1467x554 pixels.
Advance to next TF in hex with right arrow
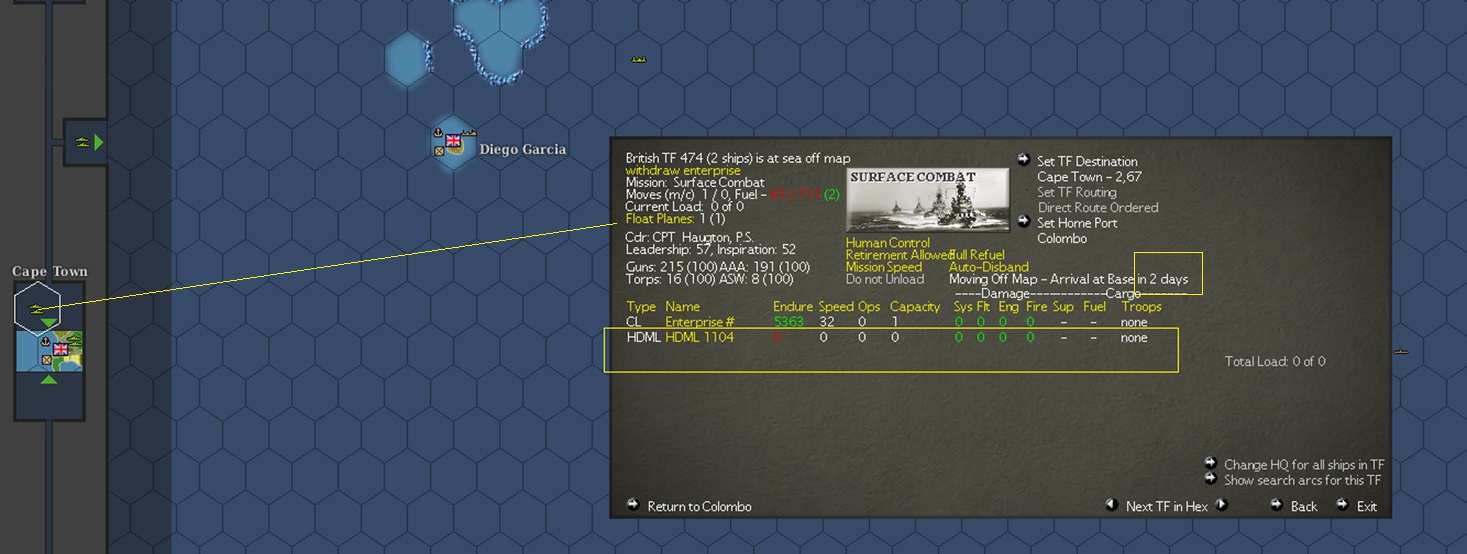coord(1222,505)
